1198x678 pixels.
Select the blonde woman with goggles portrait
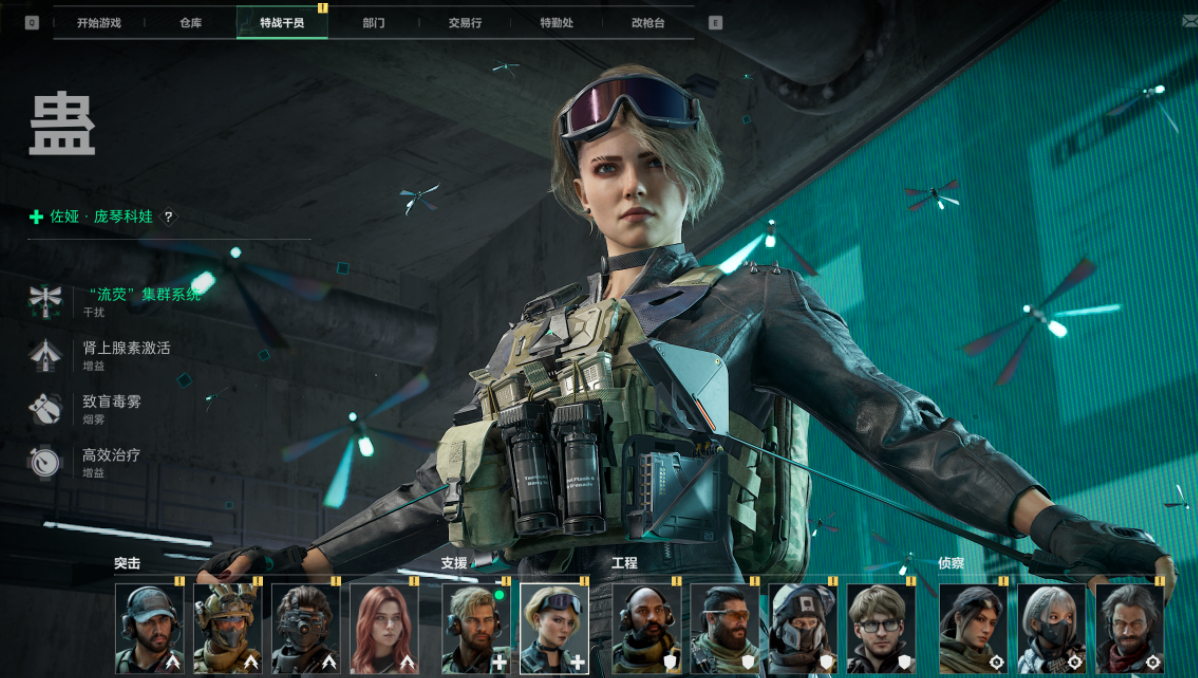pyautogui.click(x=554, y=628)
